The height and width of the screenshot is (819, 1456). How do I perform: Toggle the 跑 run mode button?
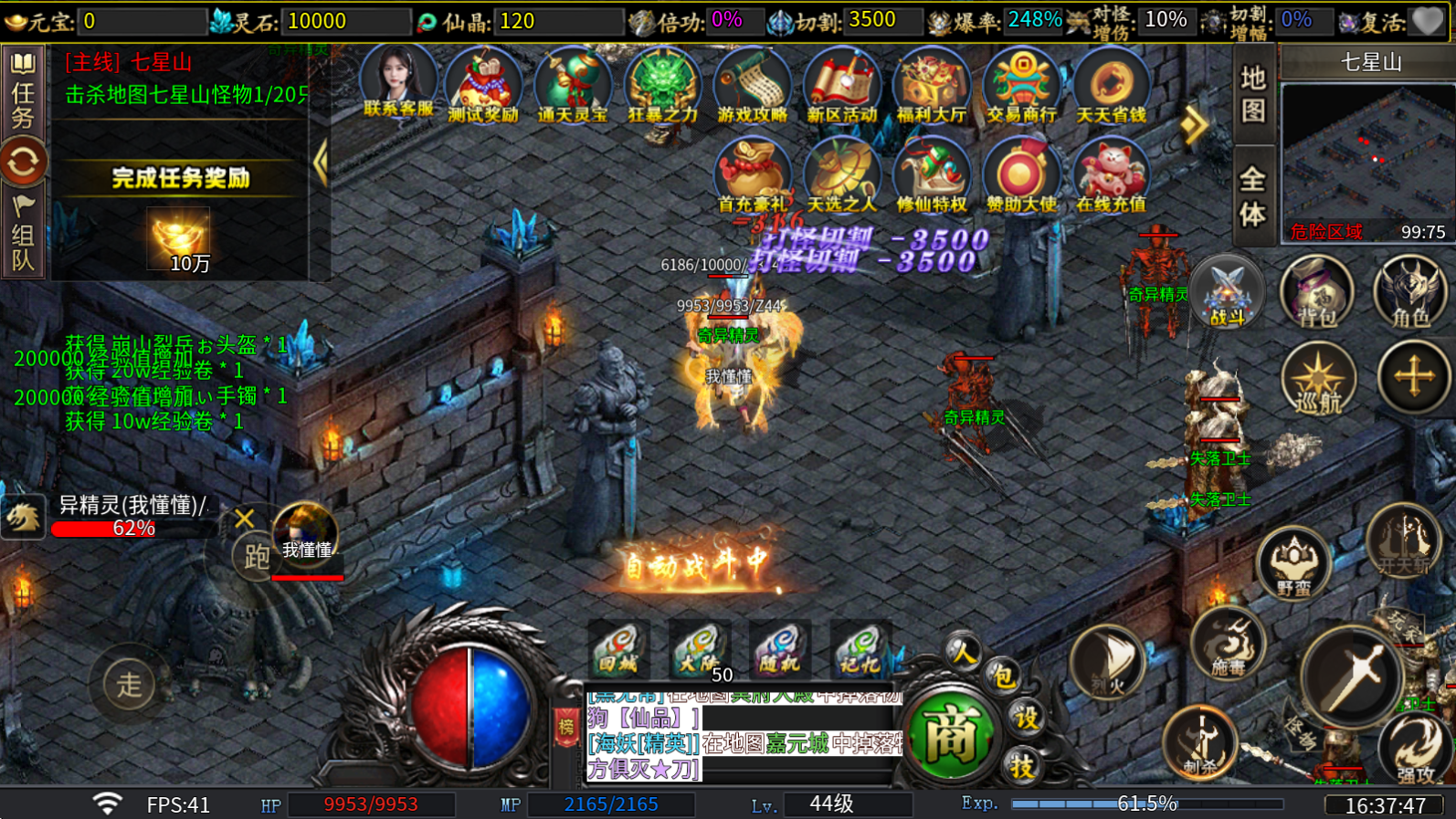click(x=257, y=555)
